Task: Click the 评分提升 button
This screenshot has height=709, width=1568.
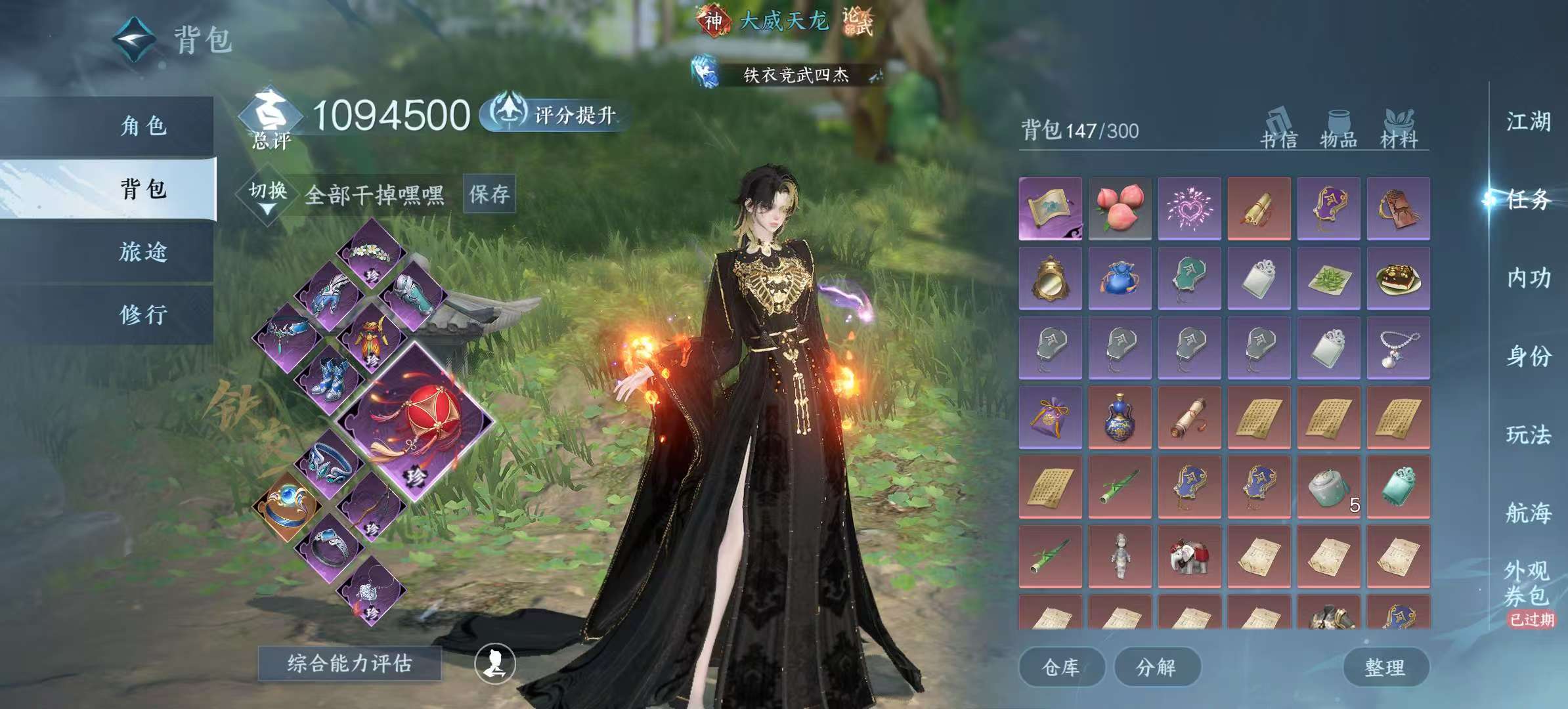Action: pyautogui.click(x=555, y=115)
